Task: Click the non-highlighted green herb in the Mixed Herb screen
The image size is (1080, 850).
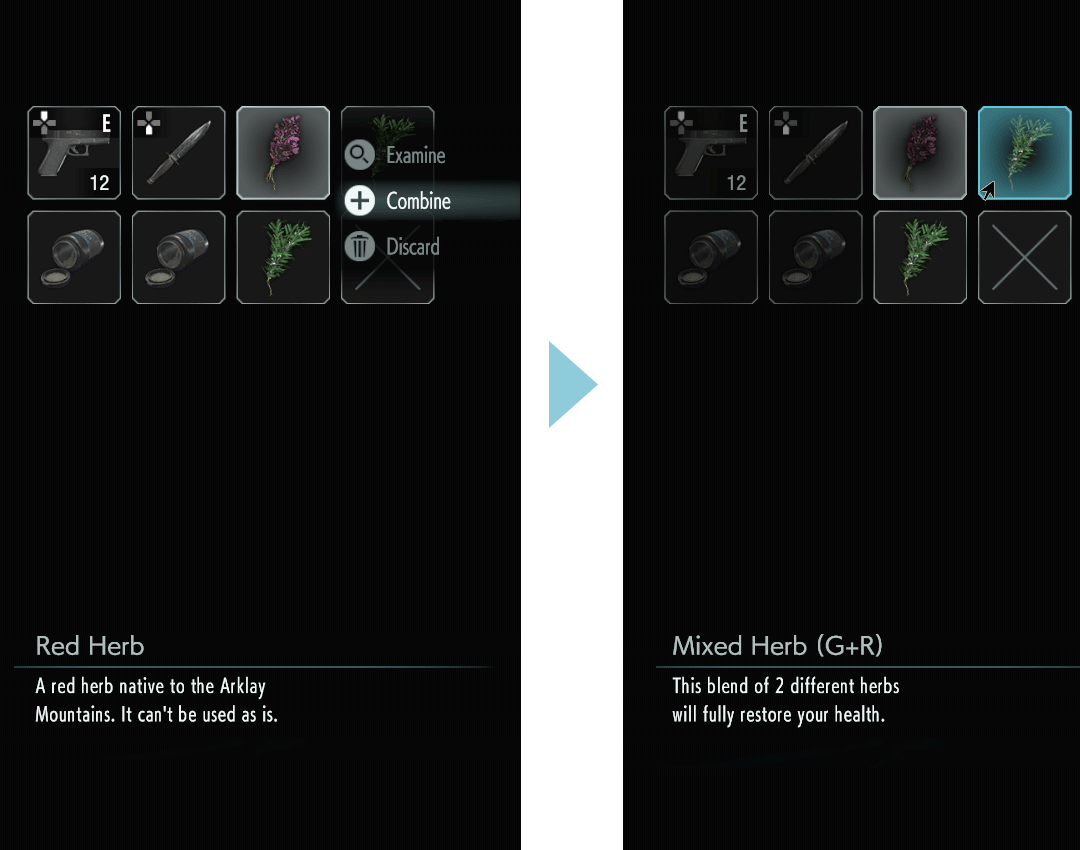Action: 920,257
